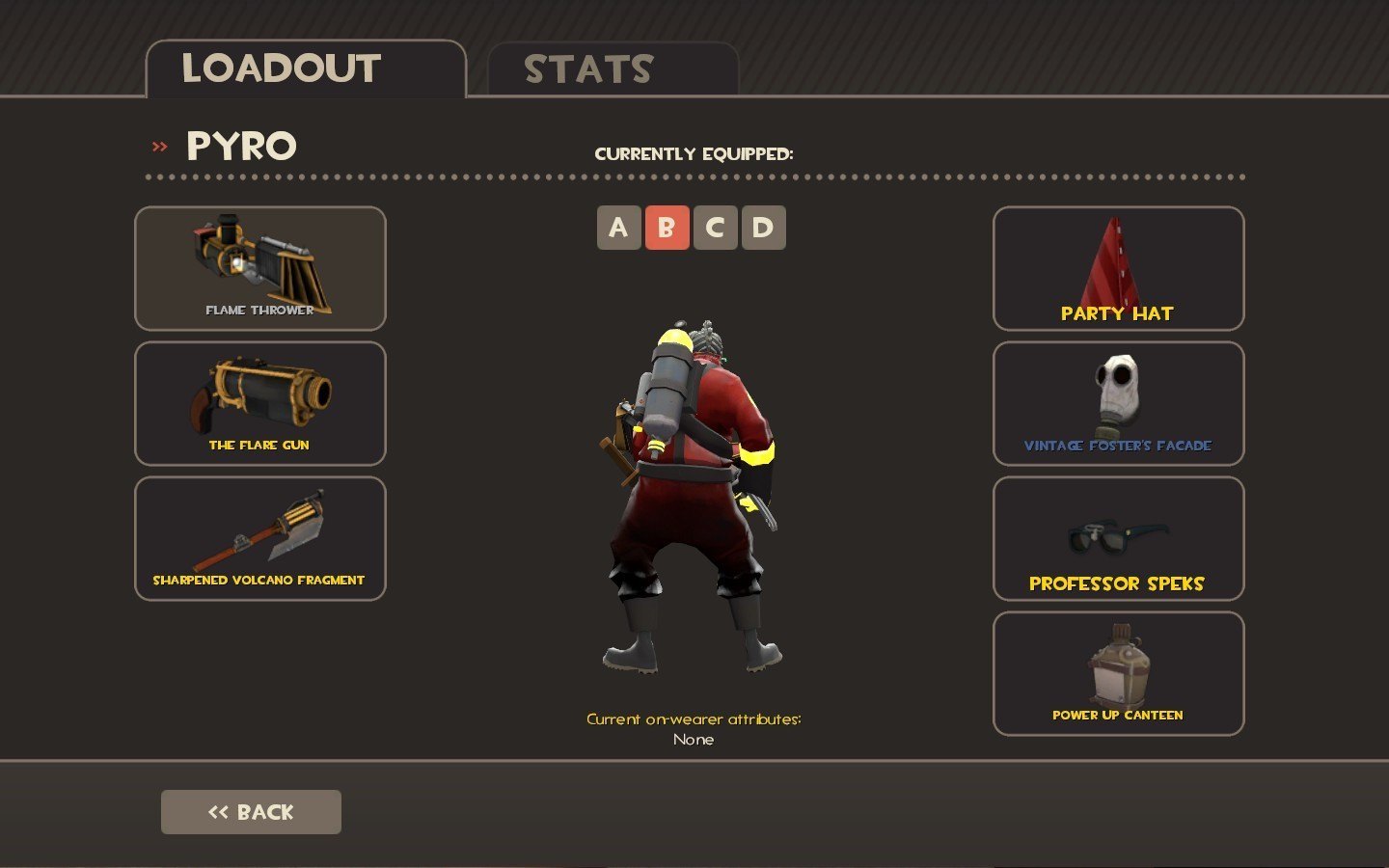Select the Flame Thrower primary slot

pyautogui.click(x=260, y=268)
